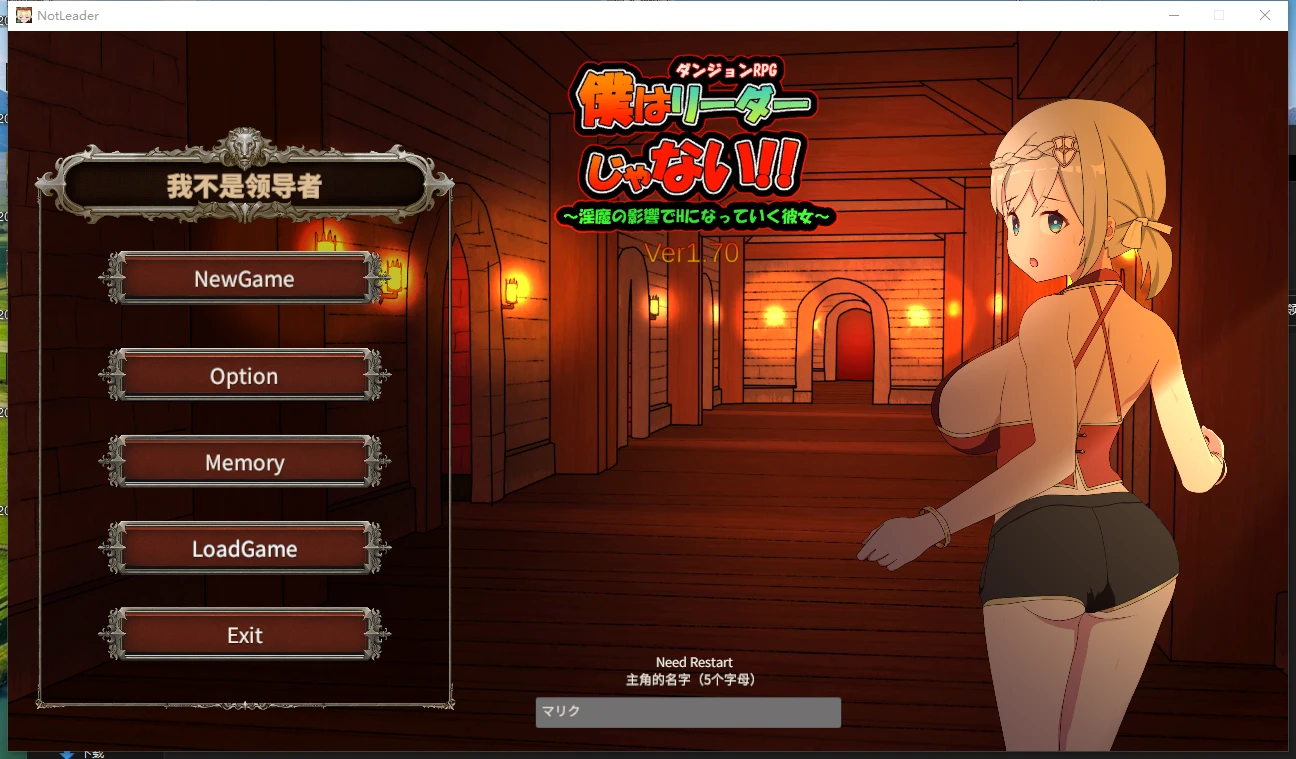Minimize the NotLeader window
Image resolution: width=1296 pixels, height=759 pixels.
[1172, 15]
